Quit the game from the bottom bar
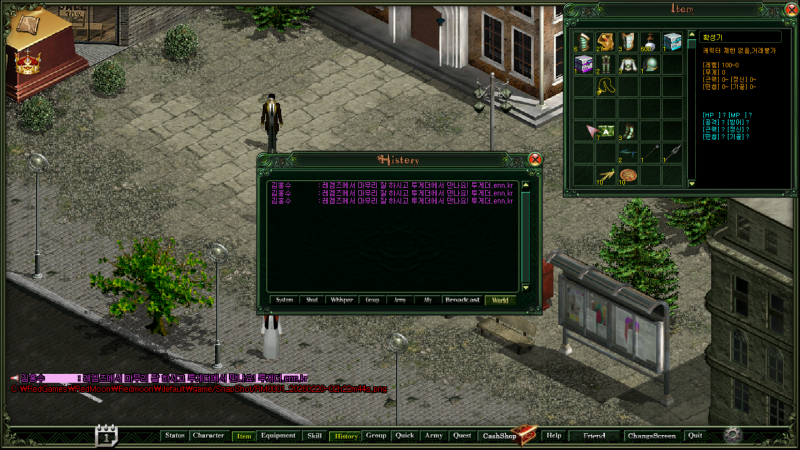This screenshot has height=450, width=800. click(695, 436)
